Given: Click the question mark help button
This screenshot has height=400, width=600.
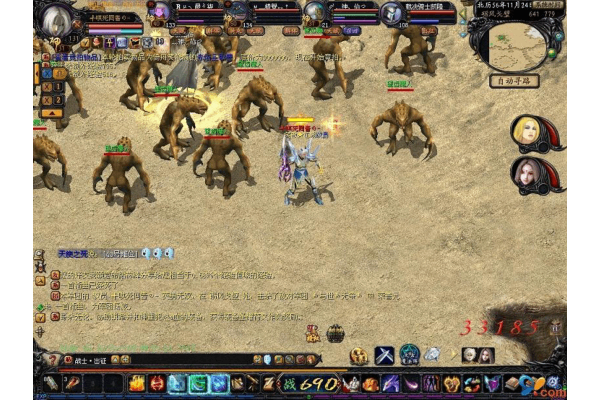Looking at the screenshot, I should tap(52, 358).
